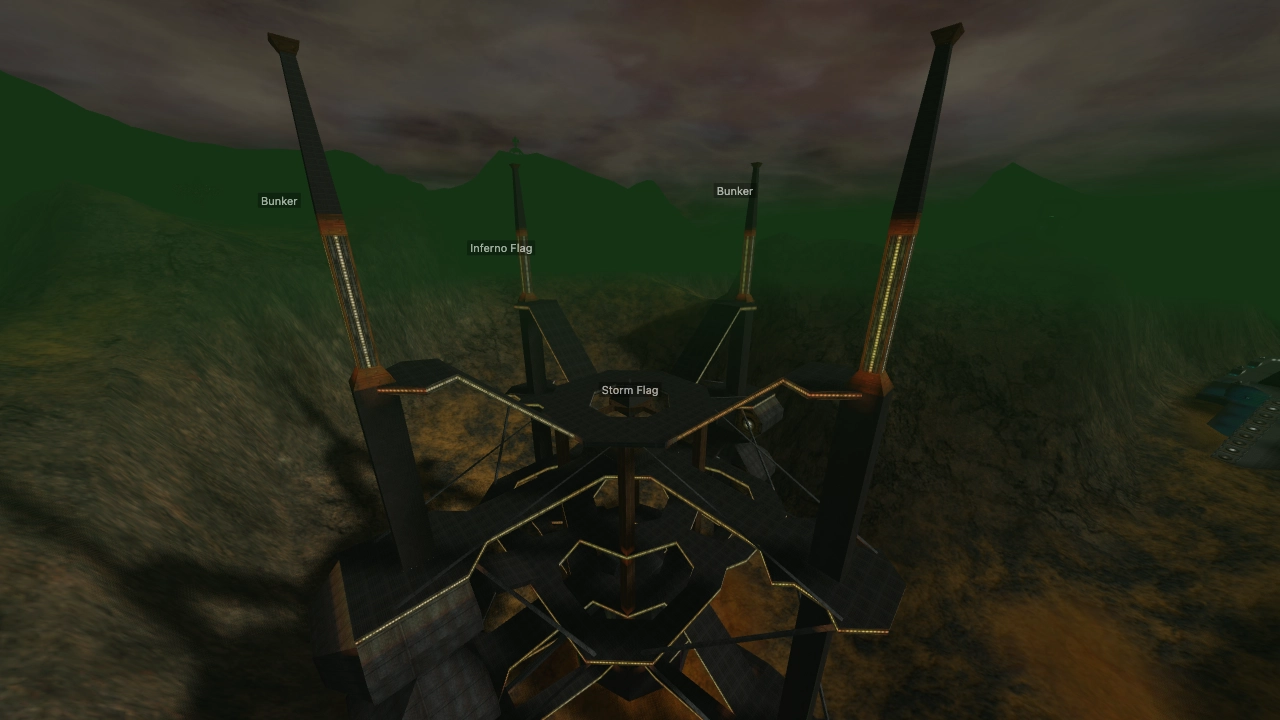The image size is (1280, 720).
Task: Select the Inferno Flag waypoint marker
Action: [x=503, y=247]
